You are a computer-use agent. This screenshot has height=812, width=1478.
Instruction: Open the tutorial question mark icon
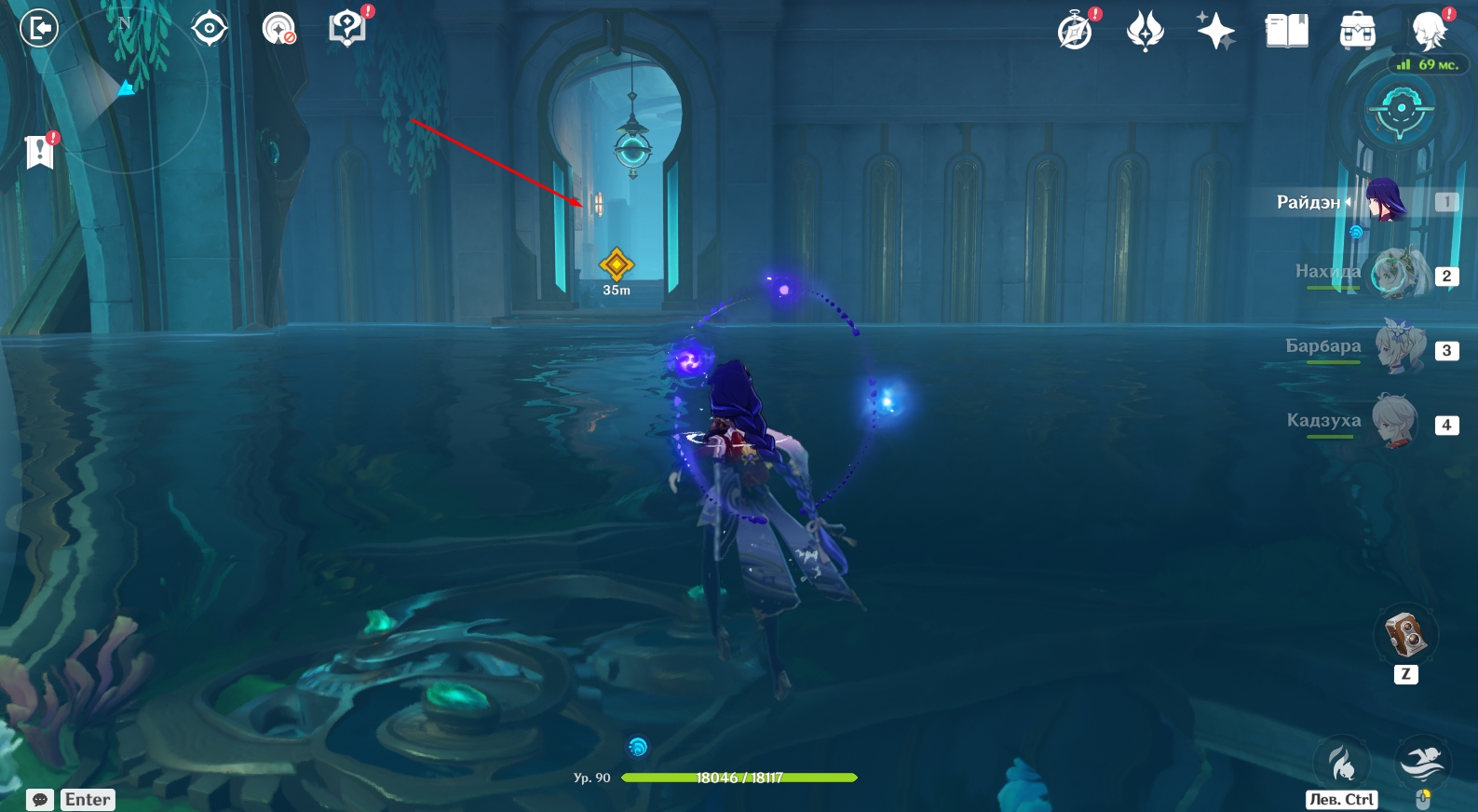coord(347,28)
